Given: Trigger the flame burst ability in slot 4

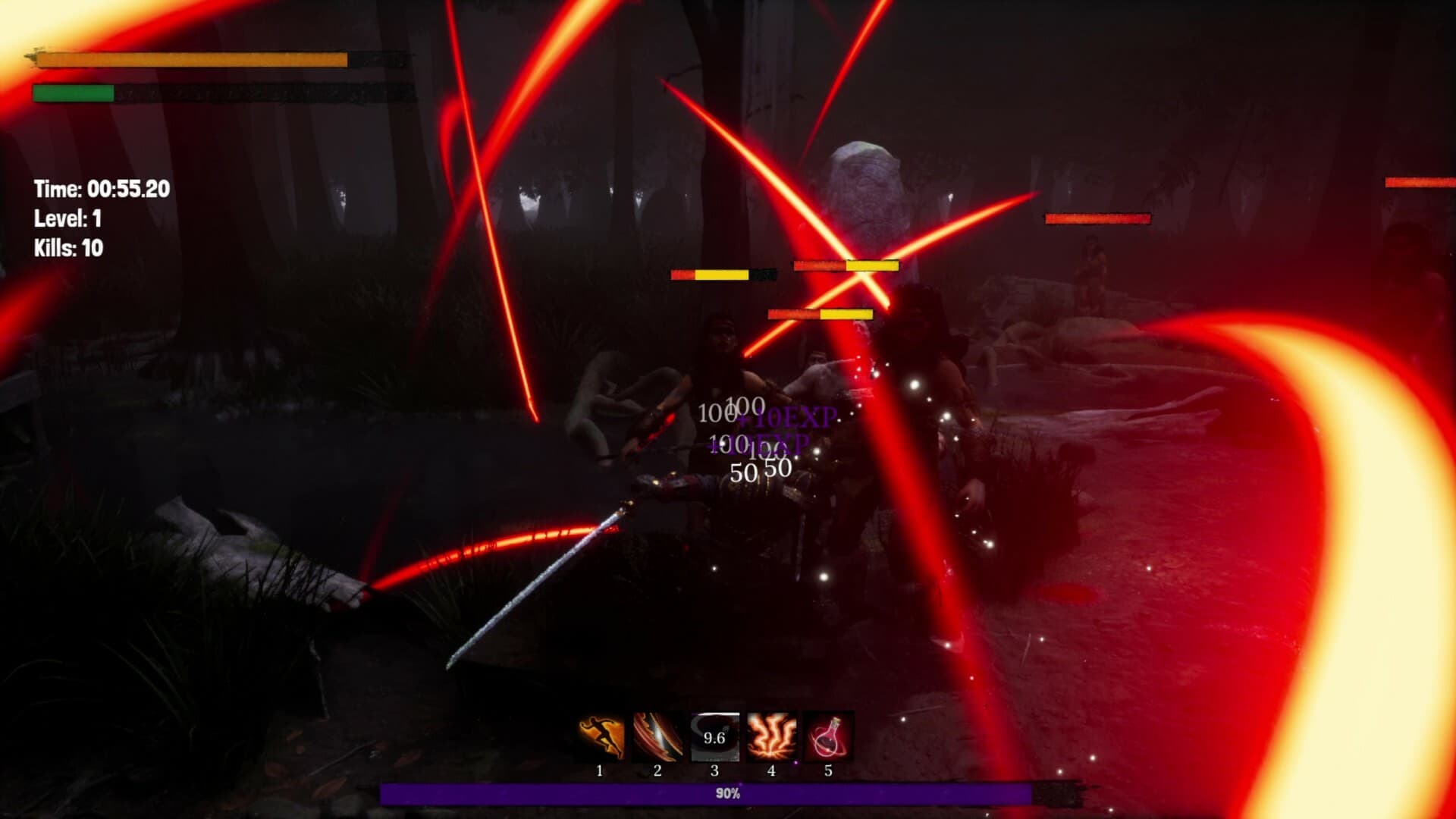Looking at the screenshot, I should click(x=770, y=735).
